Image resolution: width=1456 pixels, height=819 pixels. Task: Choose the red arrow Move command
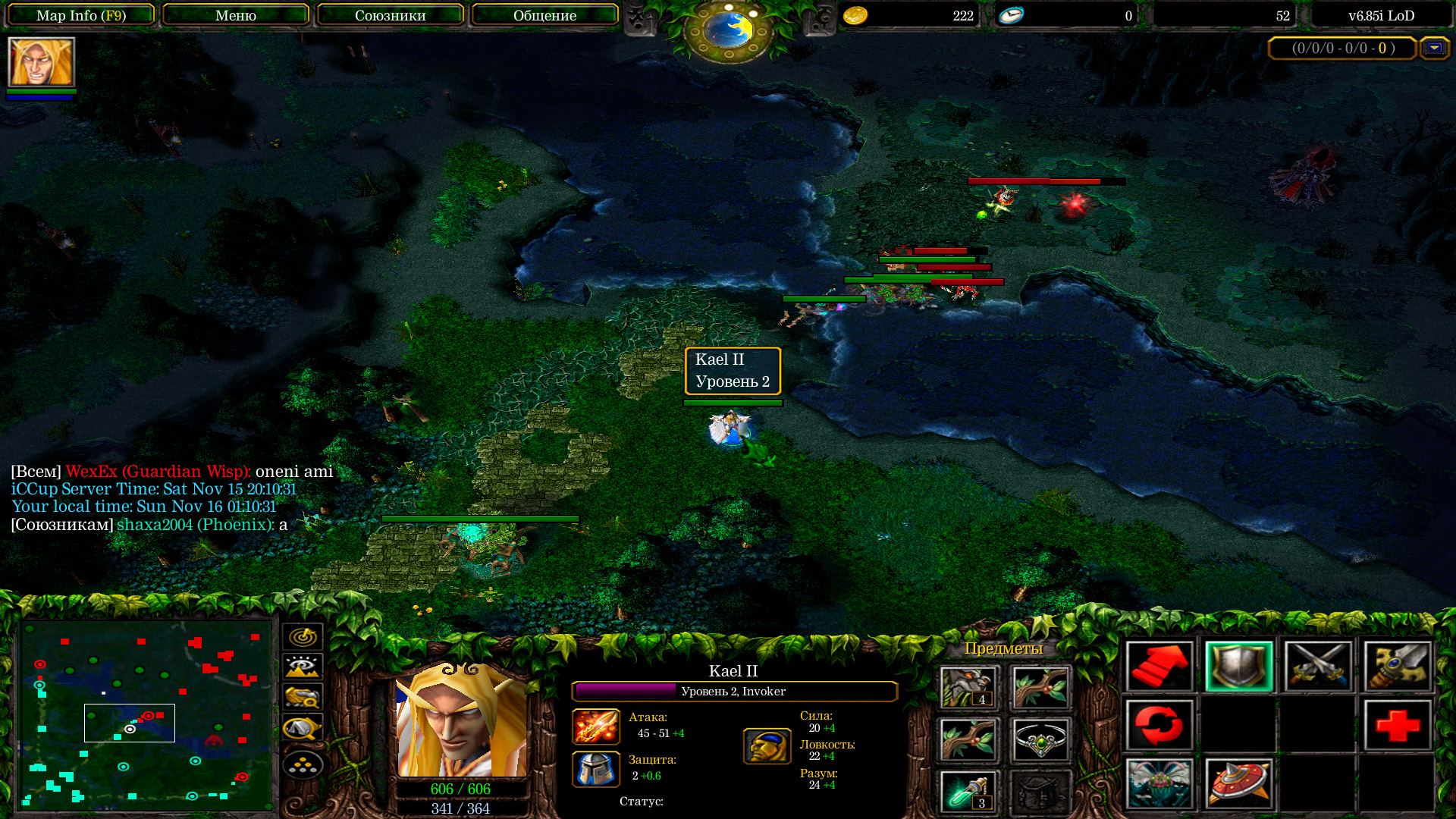coord(1159,667)
